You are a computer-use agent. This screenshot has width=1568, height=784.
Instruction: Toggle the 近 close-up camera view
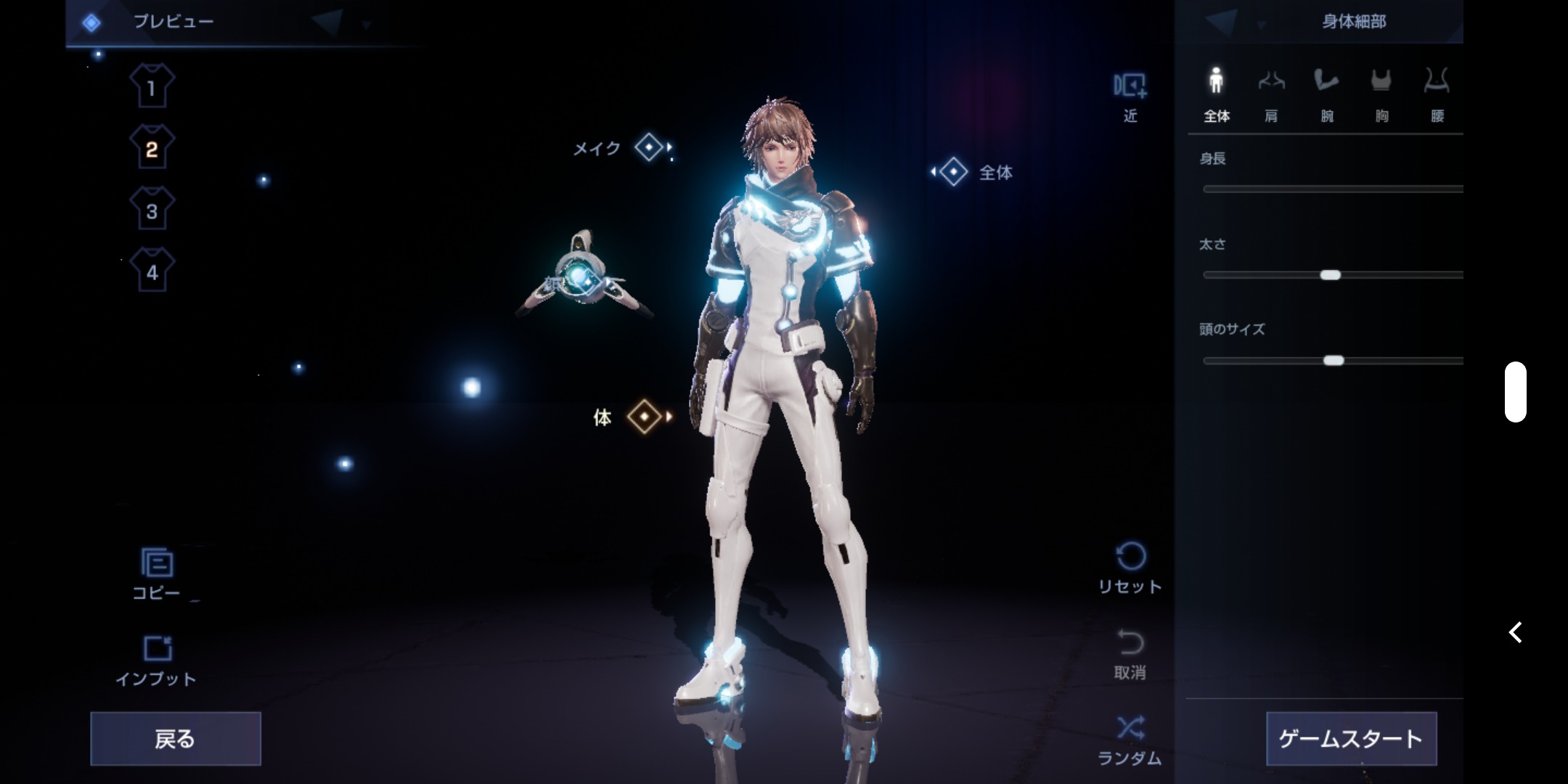(1130, 96)
